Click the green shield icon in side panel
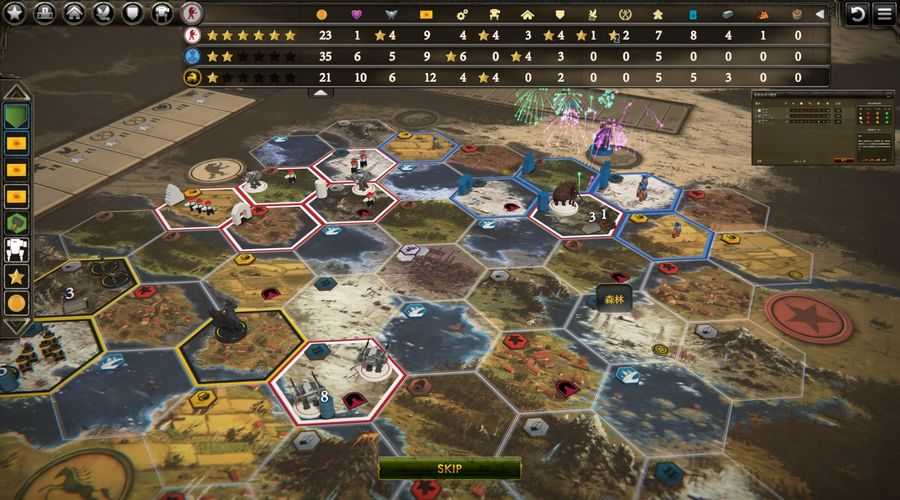Image resolution: width=900 pixels, height=500 pixels. (x=16, y=117)
